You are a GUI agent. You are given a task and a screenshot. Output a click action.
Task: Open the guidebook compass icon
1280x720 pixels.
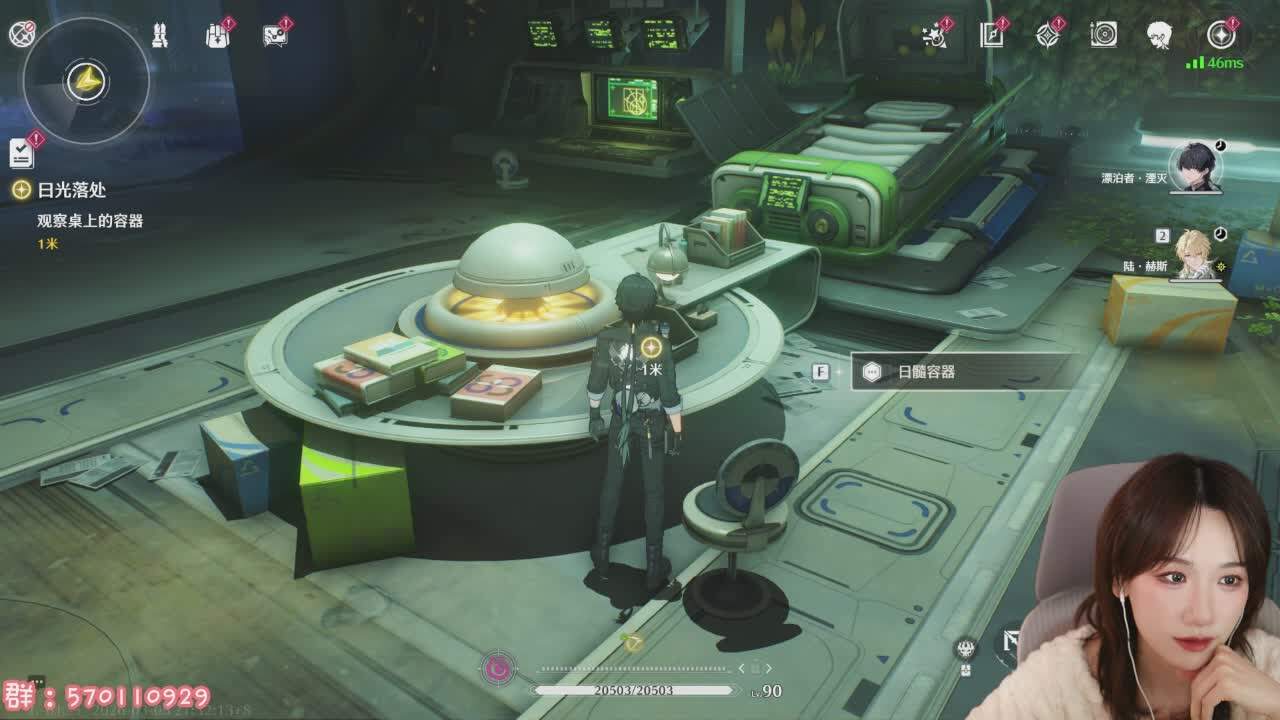[991, 35]
